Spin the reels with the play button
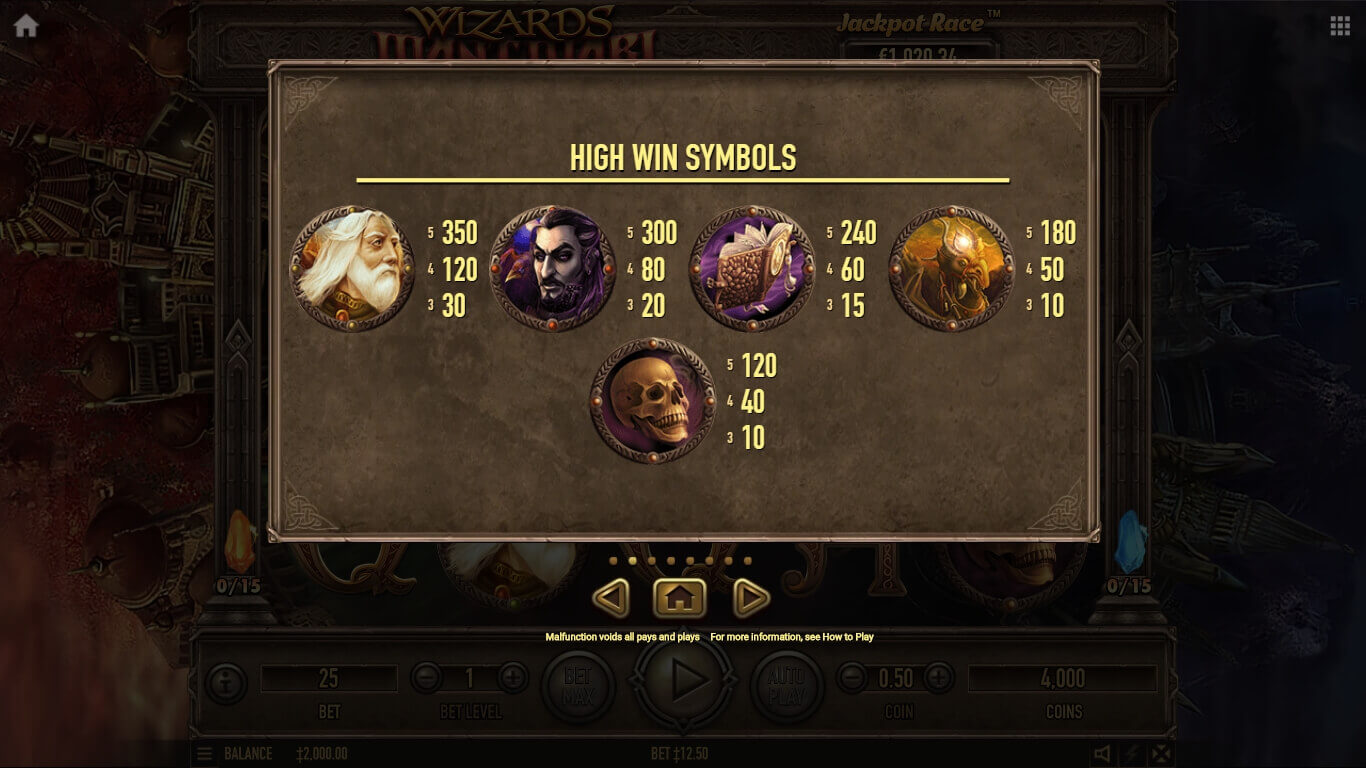 (684, 682)
